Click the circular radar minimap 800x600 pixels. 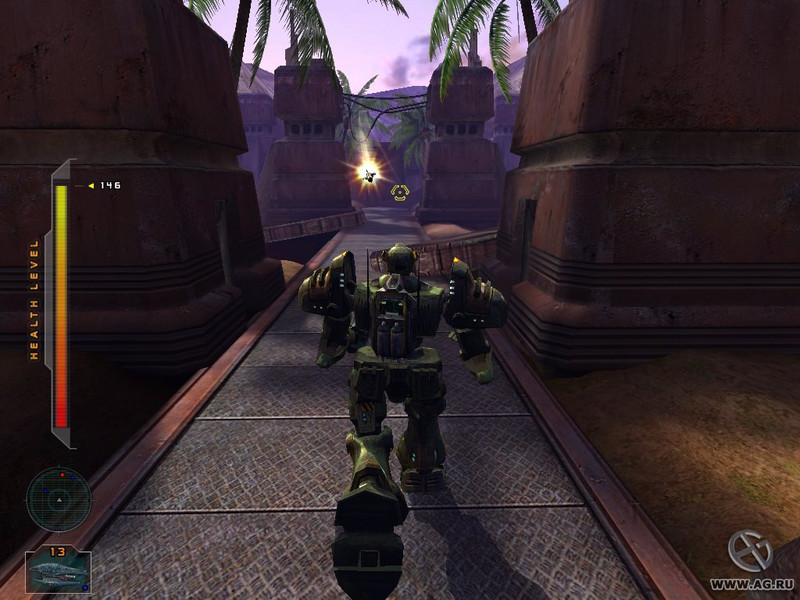58,498
